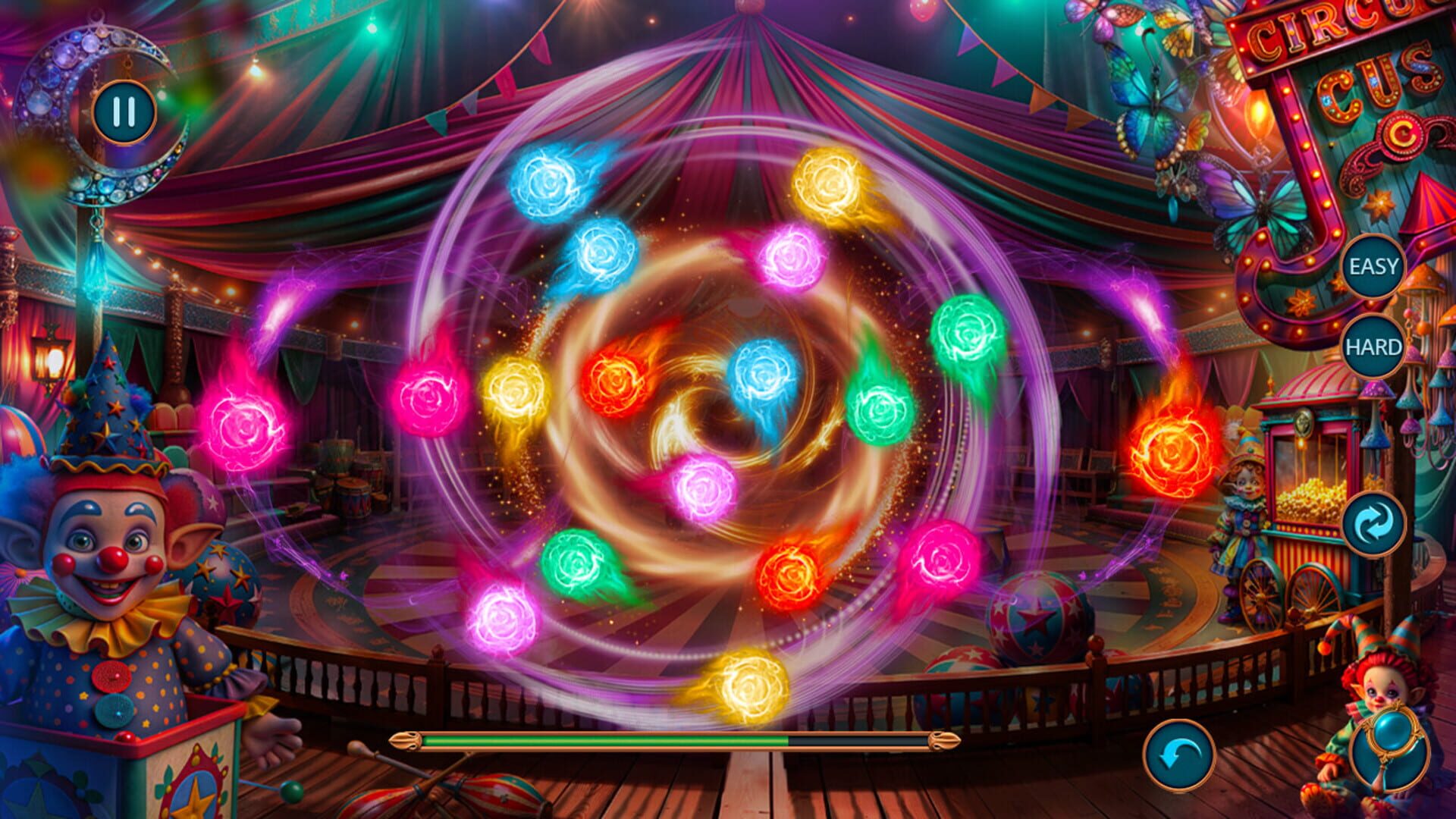This screenshot has width=1456, height=819.
Task: Click the pause icon in the top left
Action: coord(124,111)
